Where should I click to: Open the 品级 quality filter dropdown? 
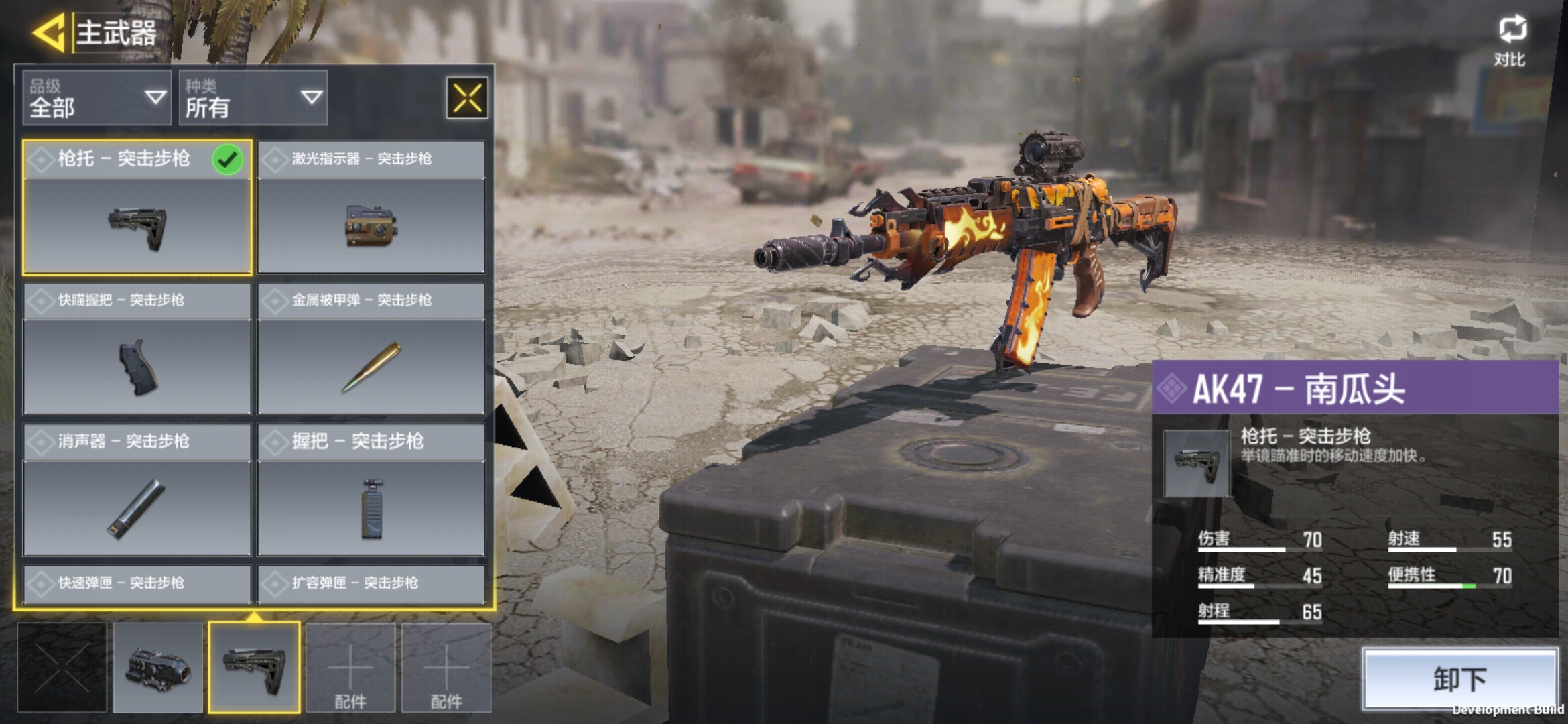point(97,98)
